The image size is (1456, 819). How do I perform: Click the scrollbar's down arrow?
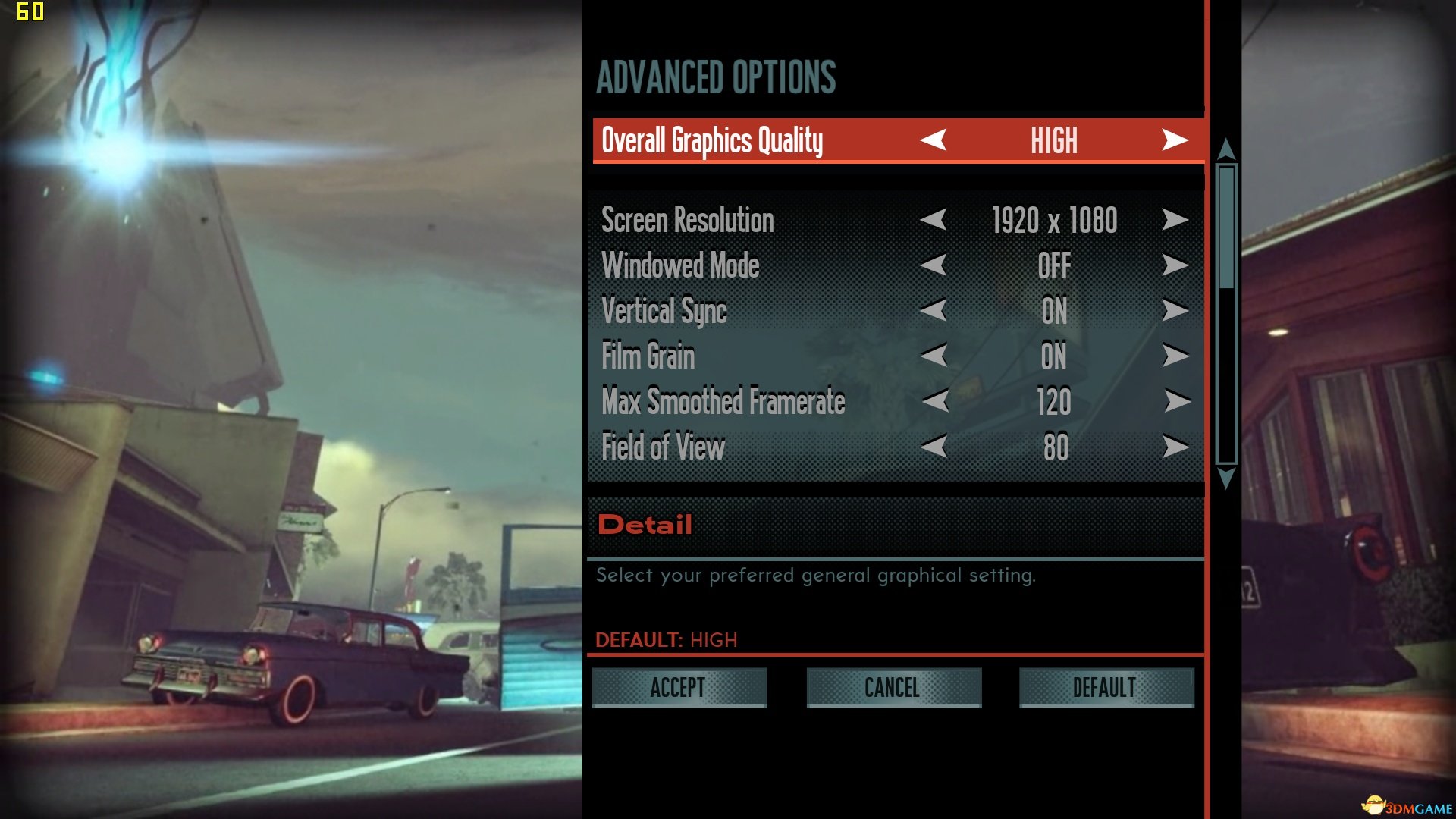[x=1226, y=479]
